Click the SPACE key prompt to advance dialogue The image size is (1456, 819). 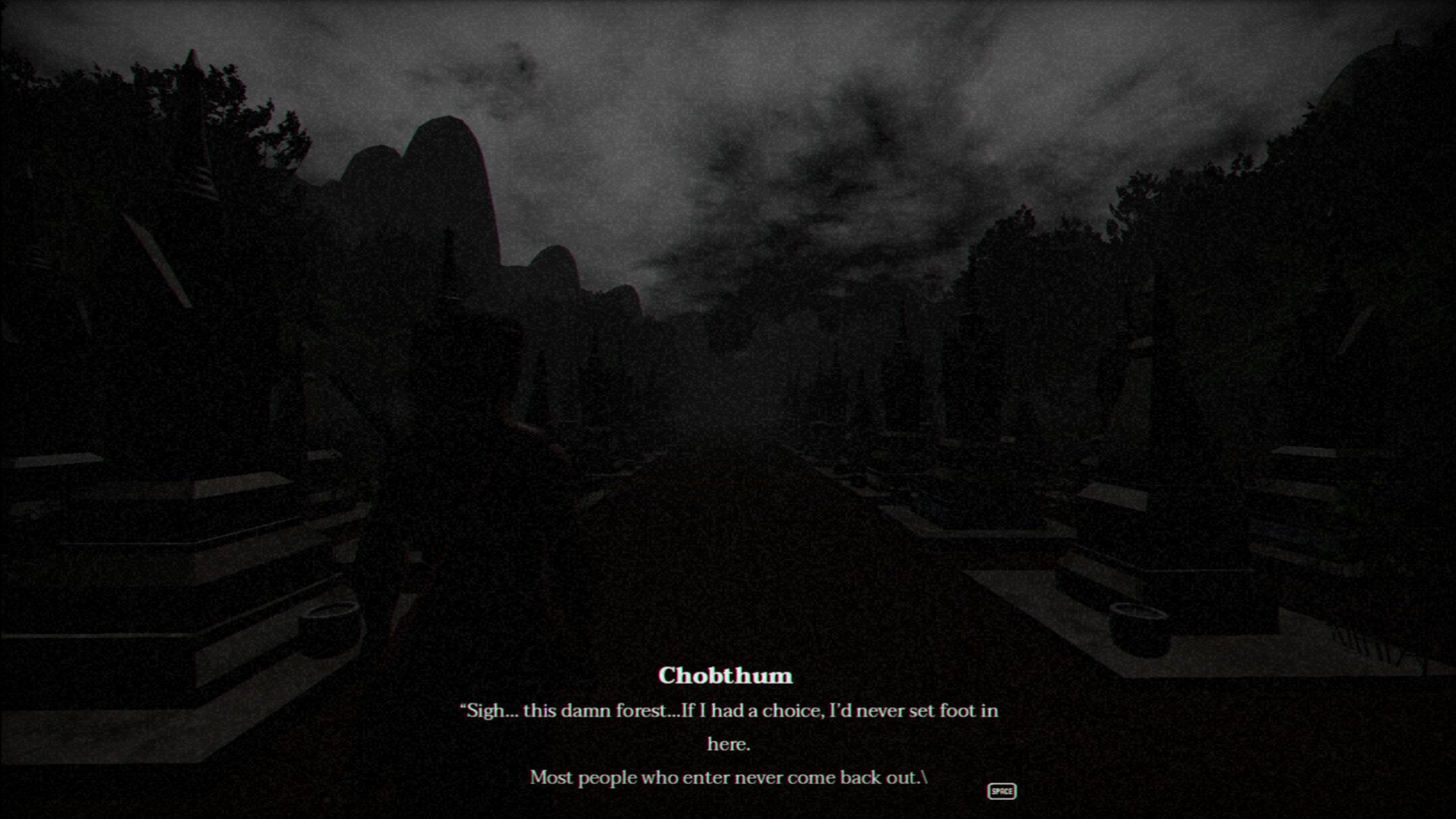tap(1002, 792)
